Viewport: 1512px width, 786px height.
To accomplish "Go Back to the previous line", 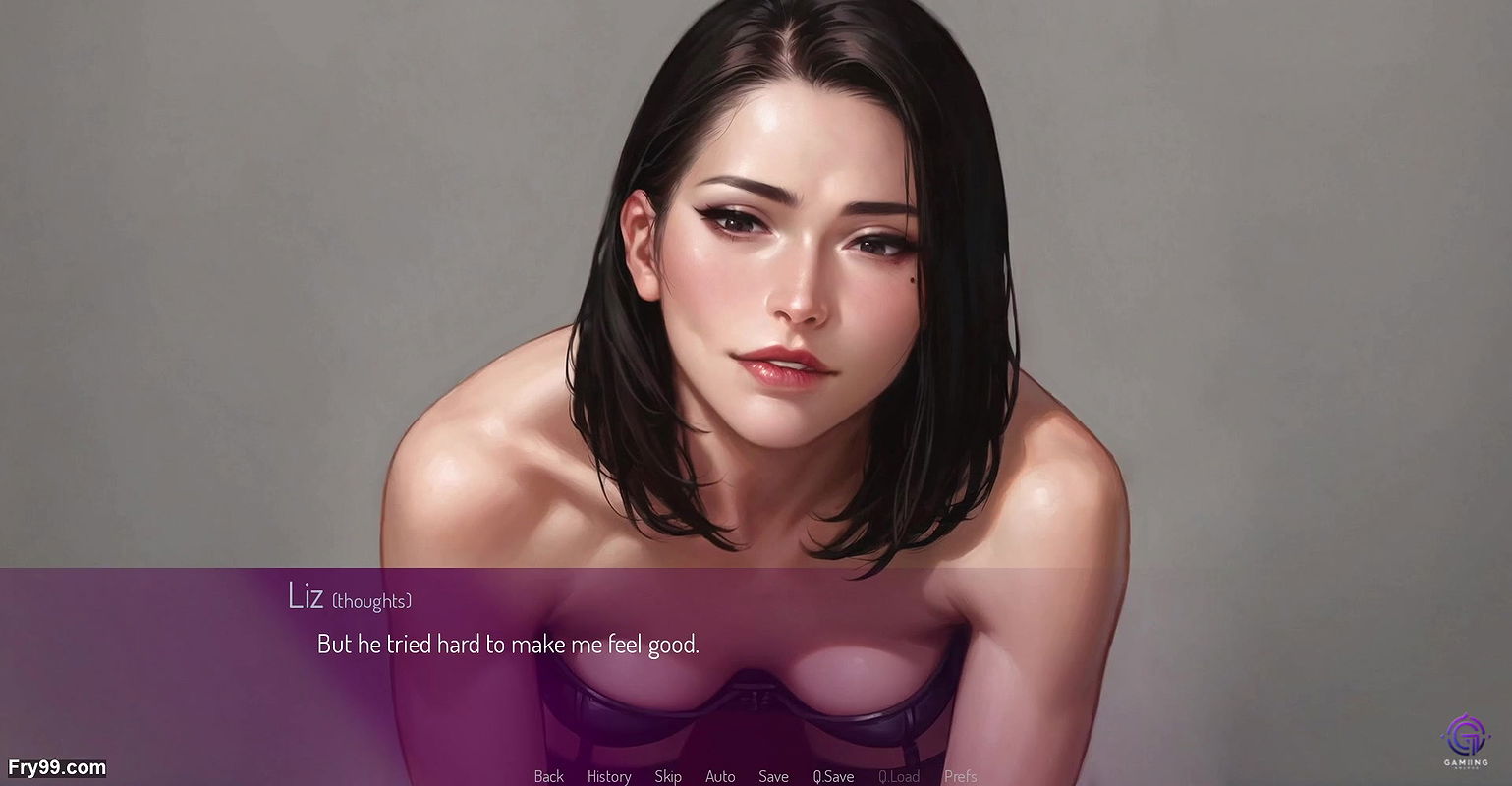I will pos(548,776).
